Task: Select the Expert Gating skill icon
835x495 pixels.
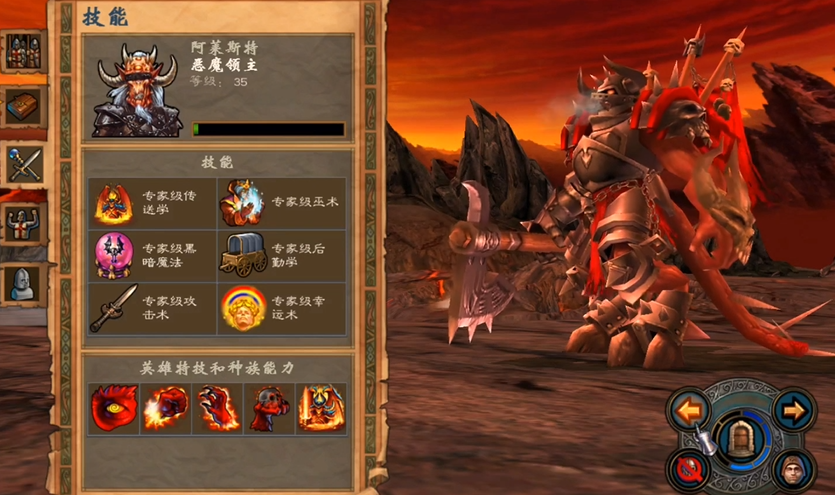Action: point(114,204)
